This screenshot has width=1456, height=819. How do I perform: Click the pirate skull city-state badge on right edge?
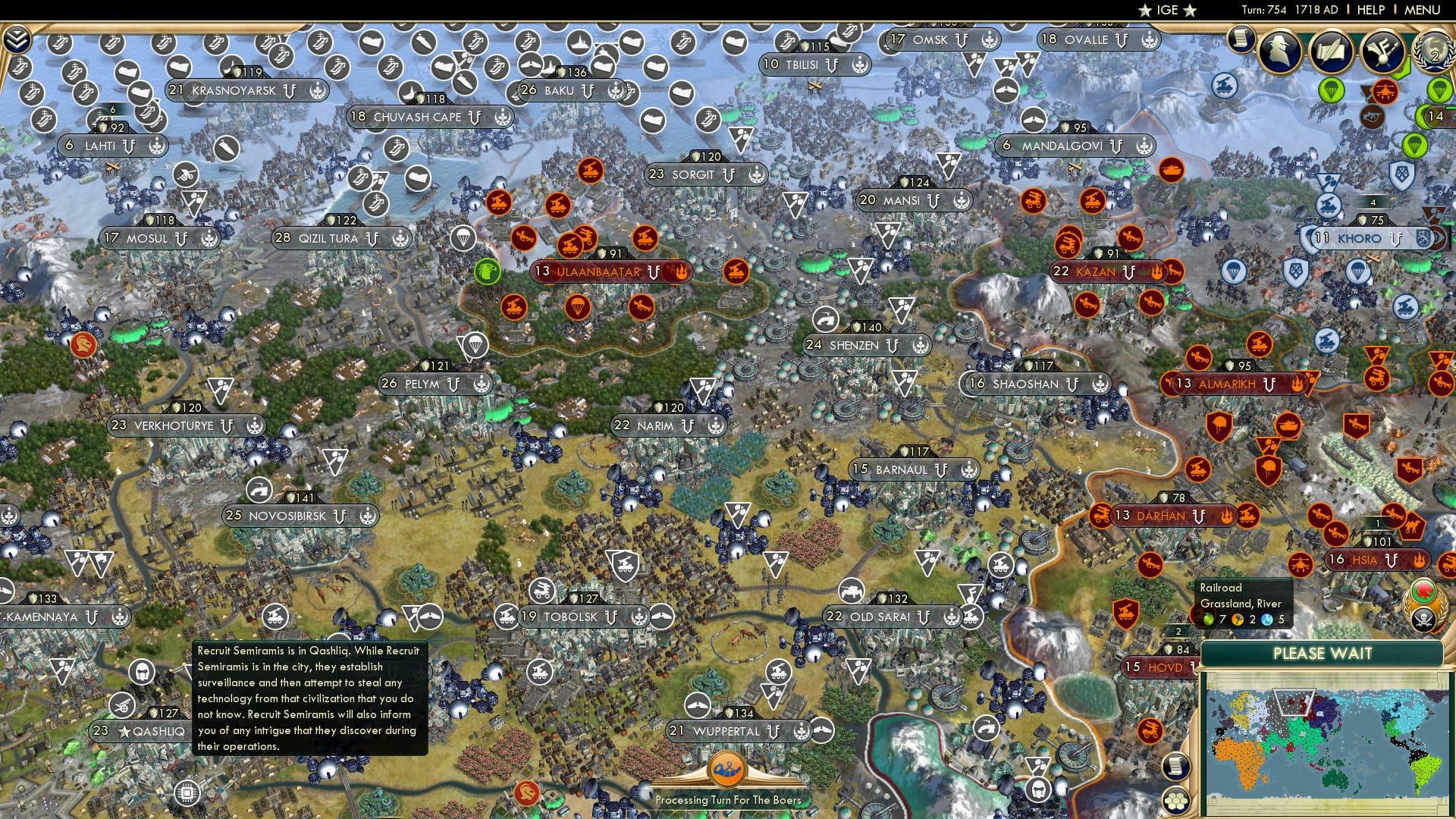tap(1424, 619)
